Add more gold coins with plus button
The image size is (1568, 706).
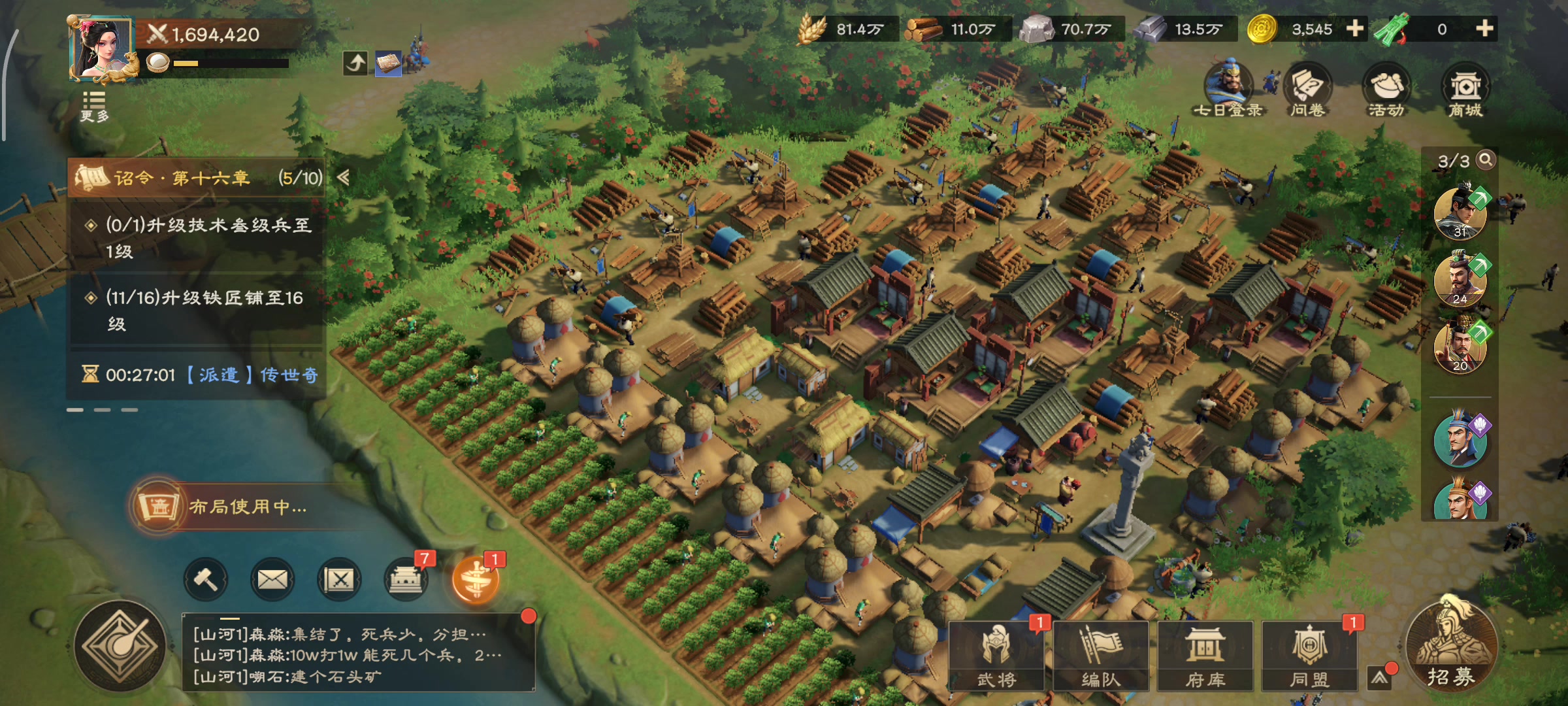[x=1355, y=28]
